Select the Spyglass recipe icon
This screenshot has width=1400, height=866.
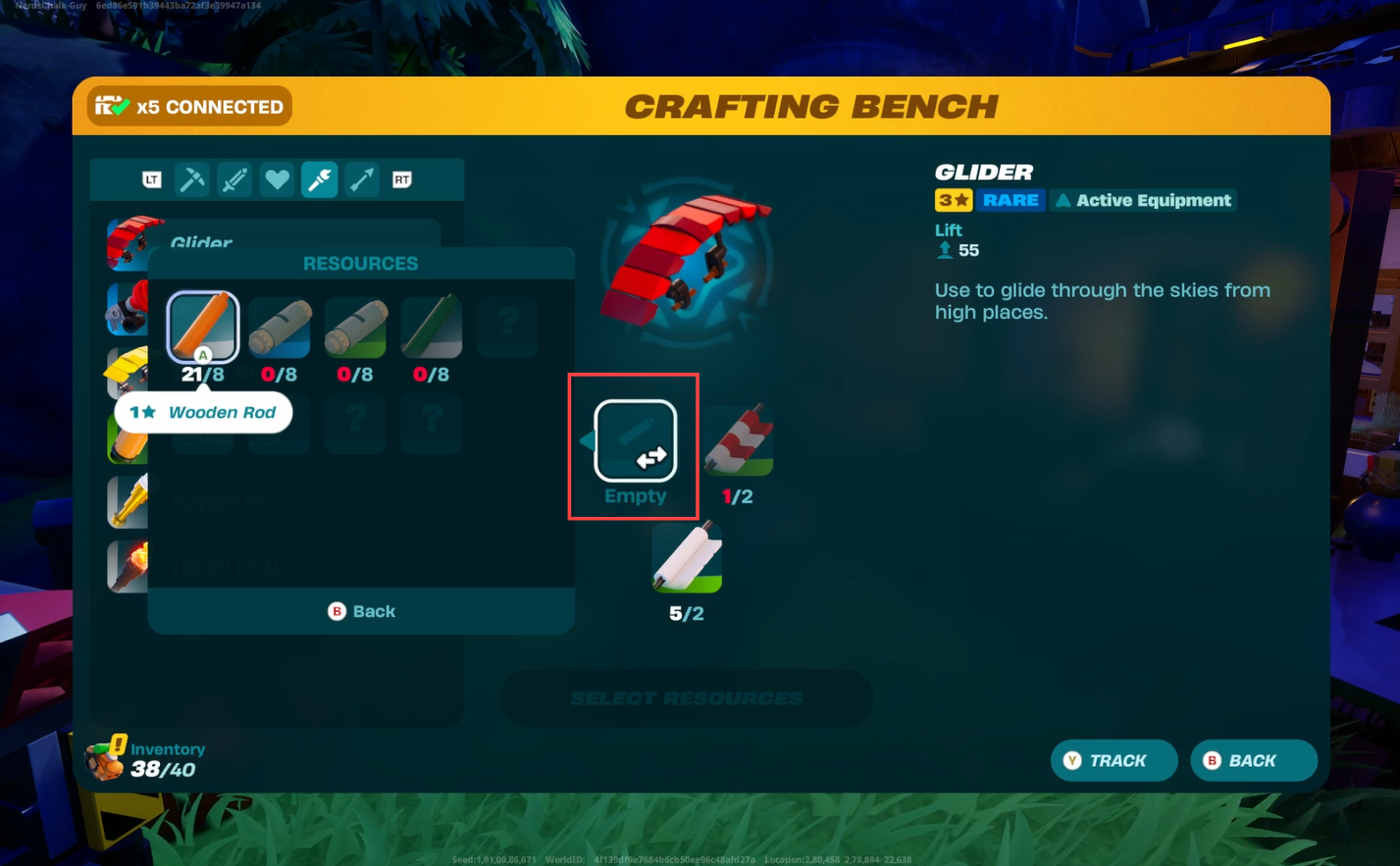tap(129, 501)
